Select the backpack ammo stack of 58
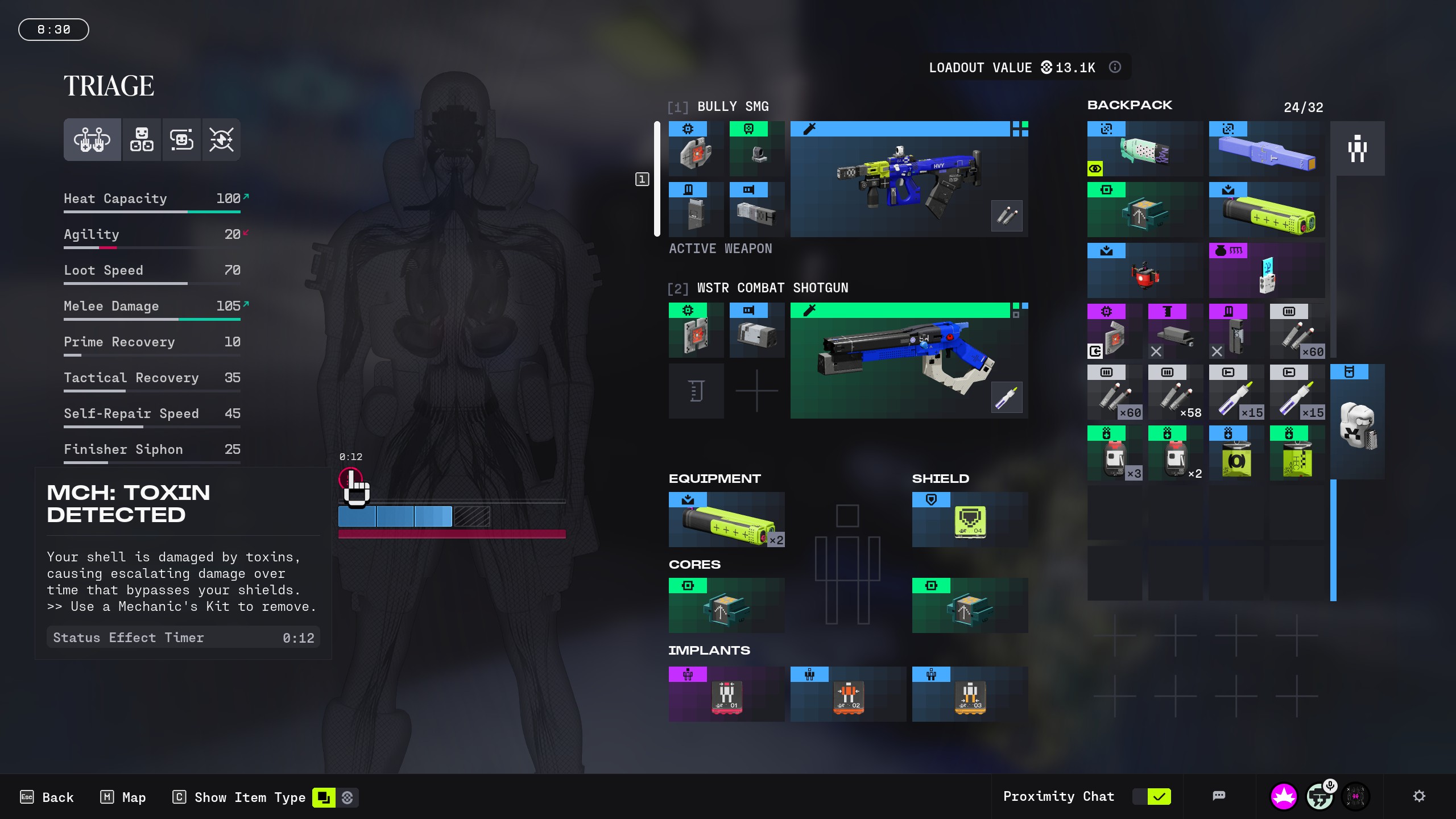The image size is (1456, 819). (1175, 392)
